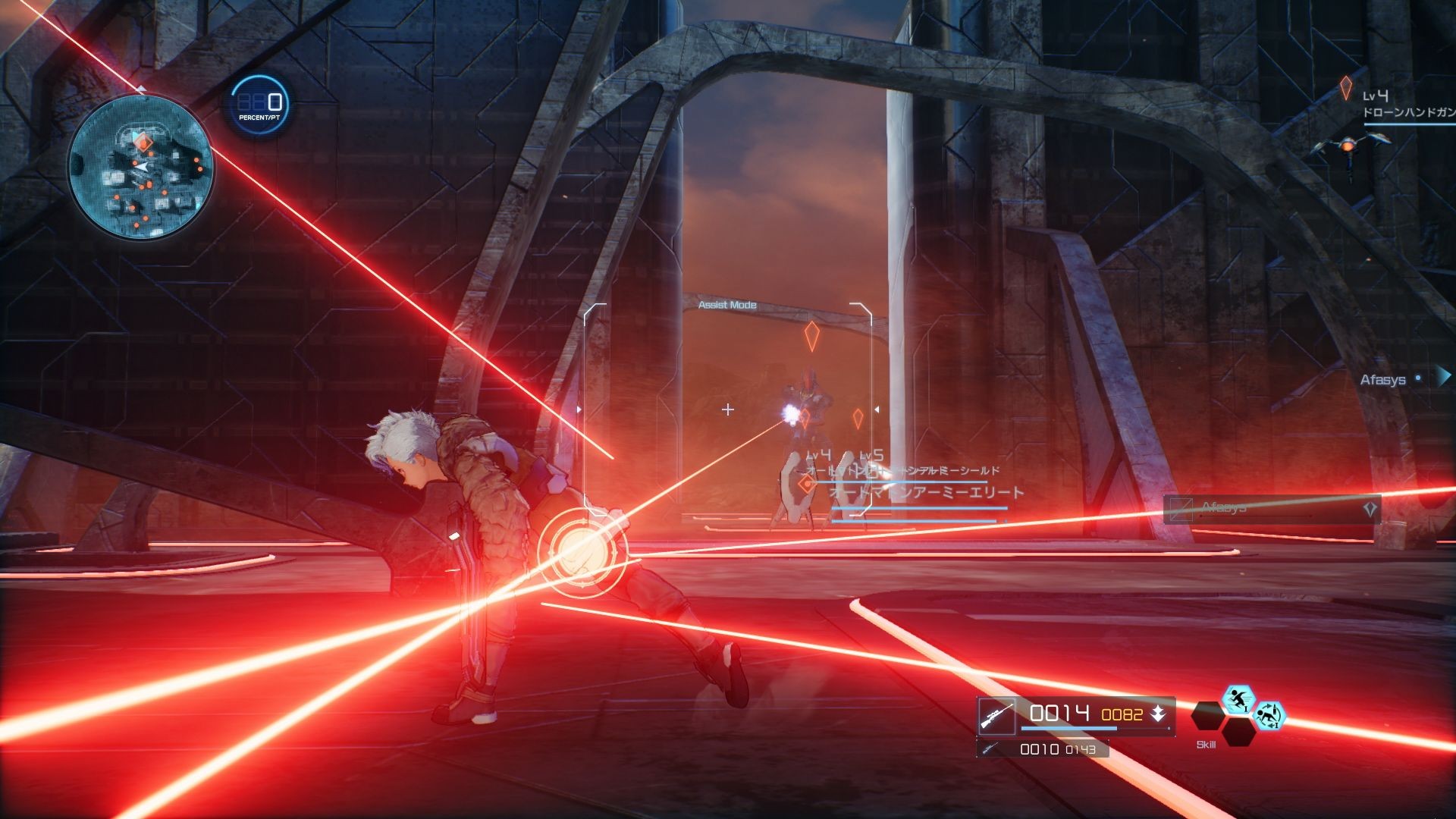Click the empty bottom skill hexagon slot
Viewport: 1456px width, 819px height.
(1240, 733)
